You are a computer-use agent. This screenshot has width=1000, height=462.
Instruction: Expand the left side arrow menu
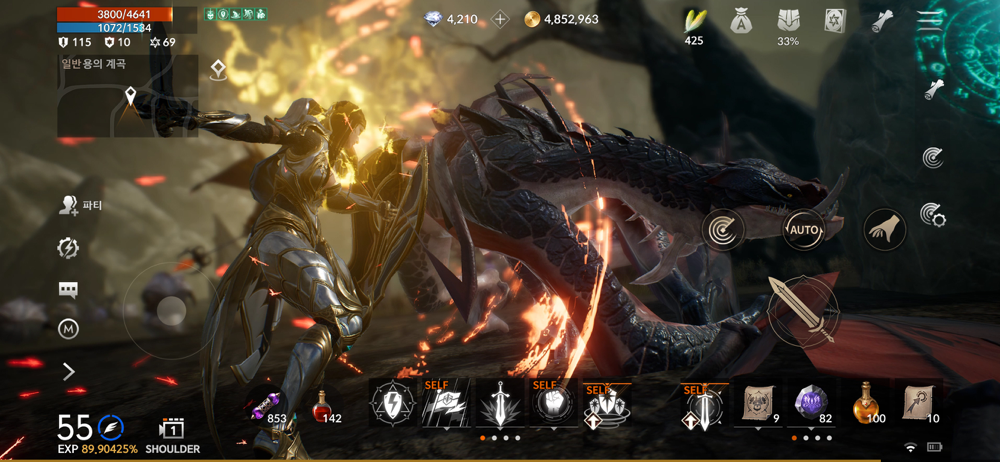[x=68, y=372]
